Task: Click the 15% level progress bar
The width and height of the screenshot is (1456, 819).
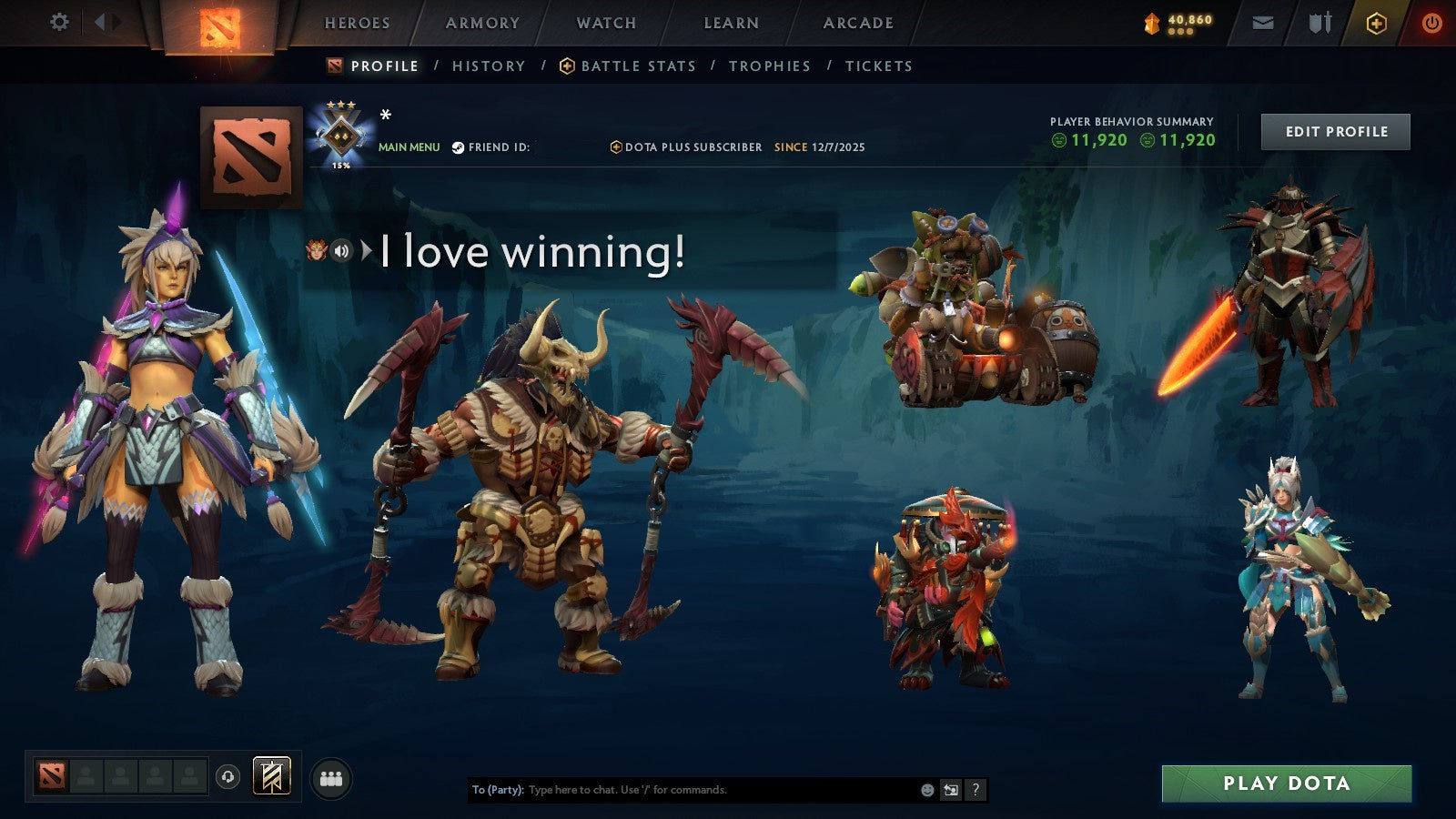Action: tap(339, 166)
